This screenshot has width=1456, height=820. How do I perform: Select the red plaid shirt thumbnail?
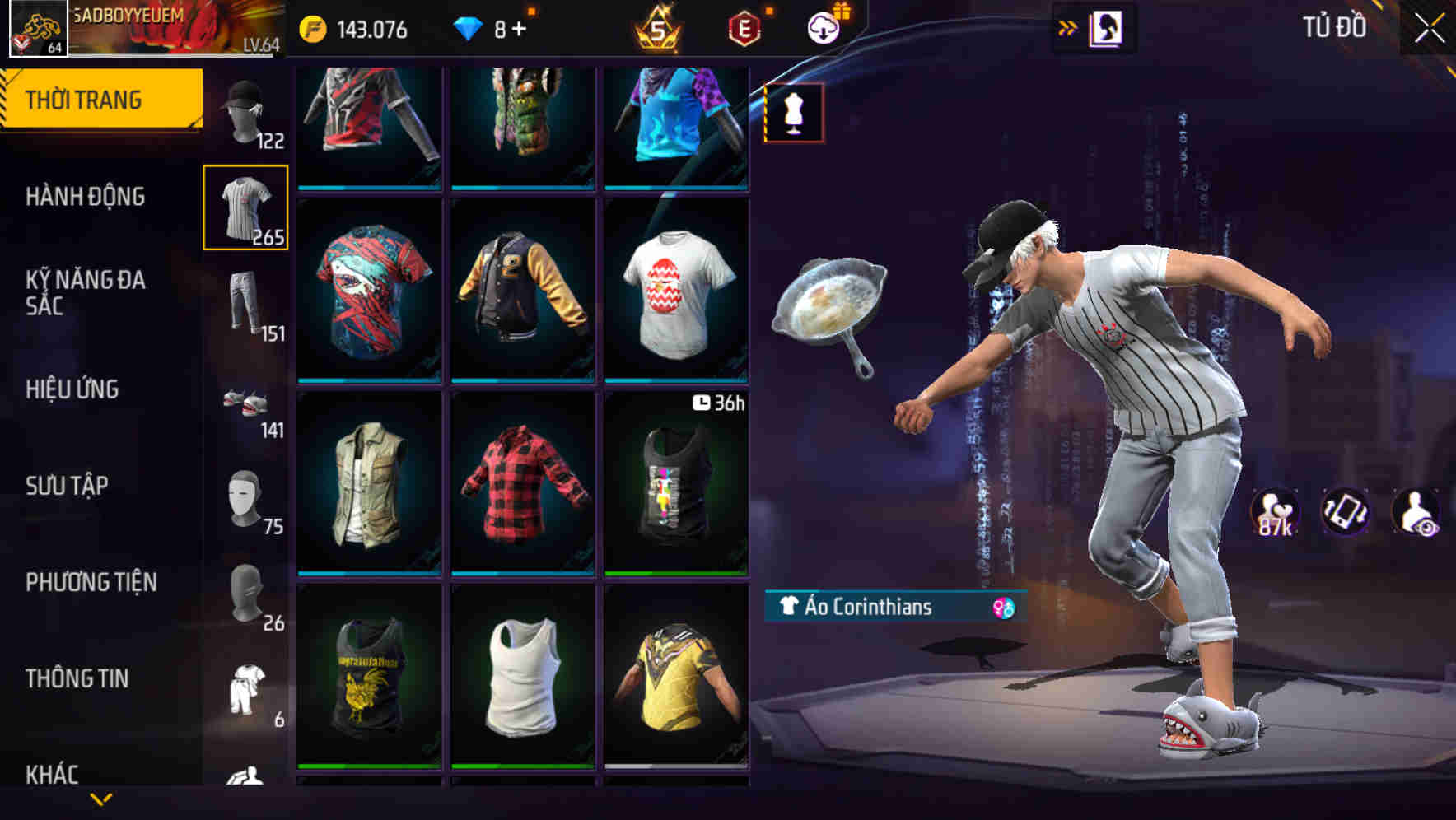(x=520, y=482)
